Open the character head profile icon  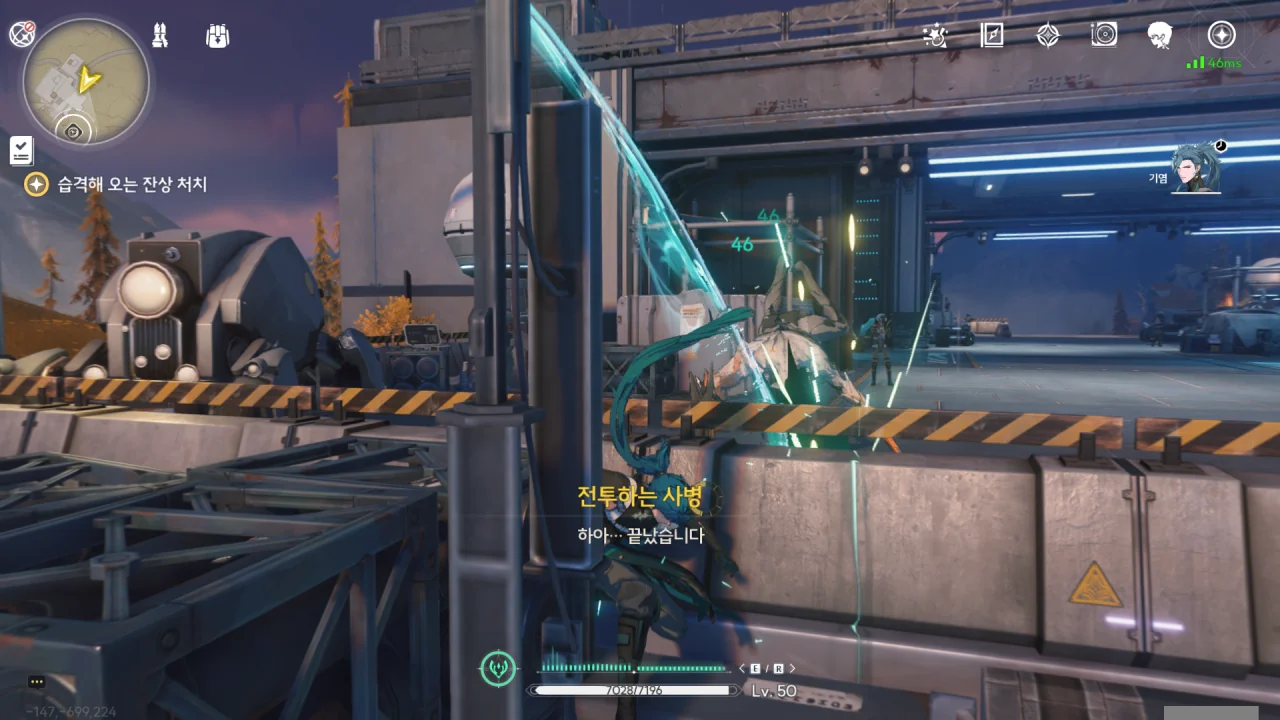1159,35
